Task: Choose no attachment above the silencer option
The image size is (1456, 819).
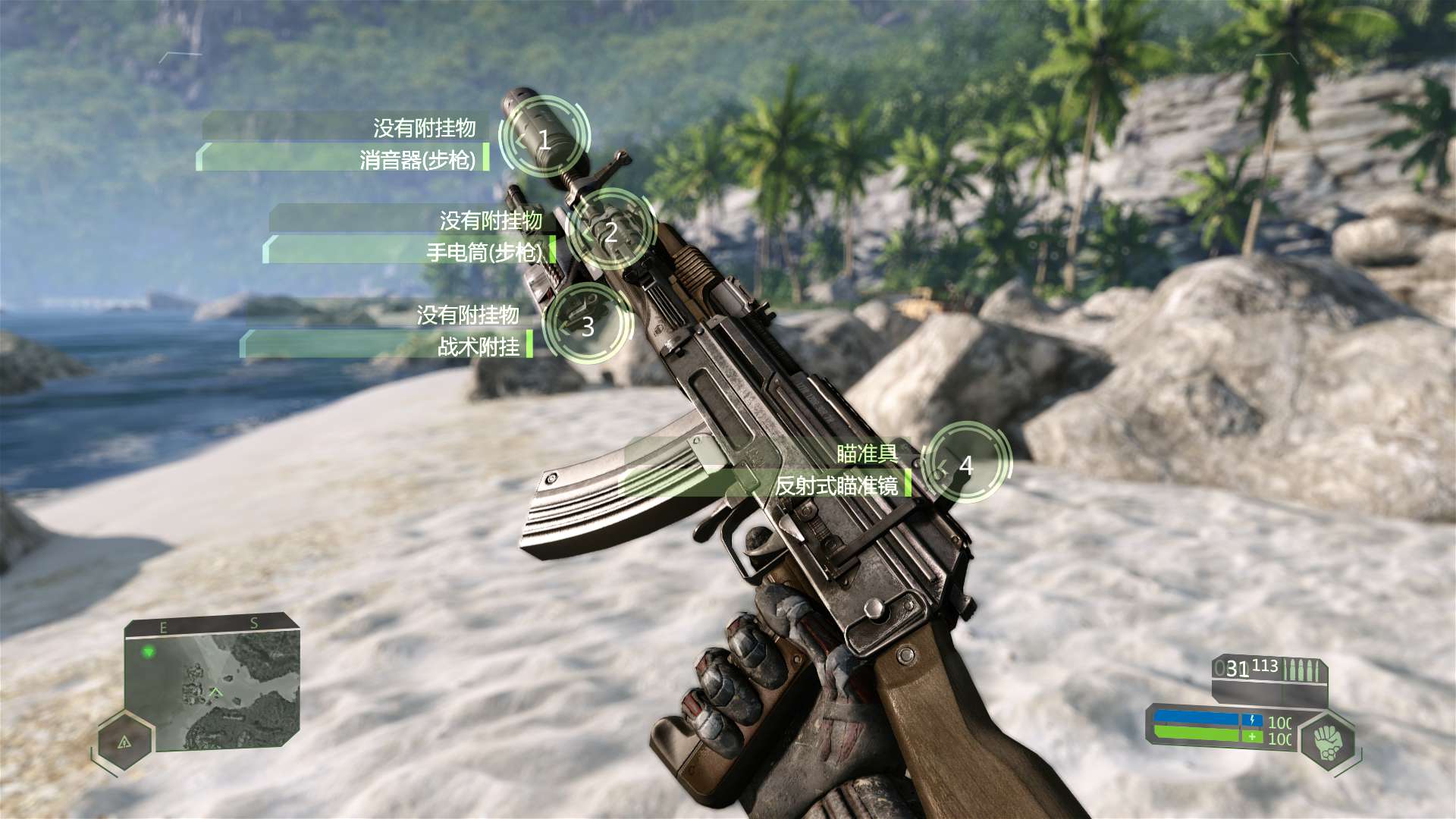Action: (x=424, y=127)
